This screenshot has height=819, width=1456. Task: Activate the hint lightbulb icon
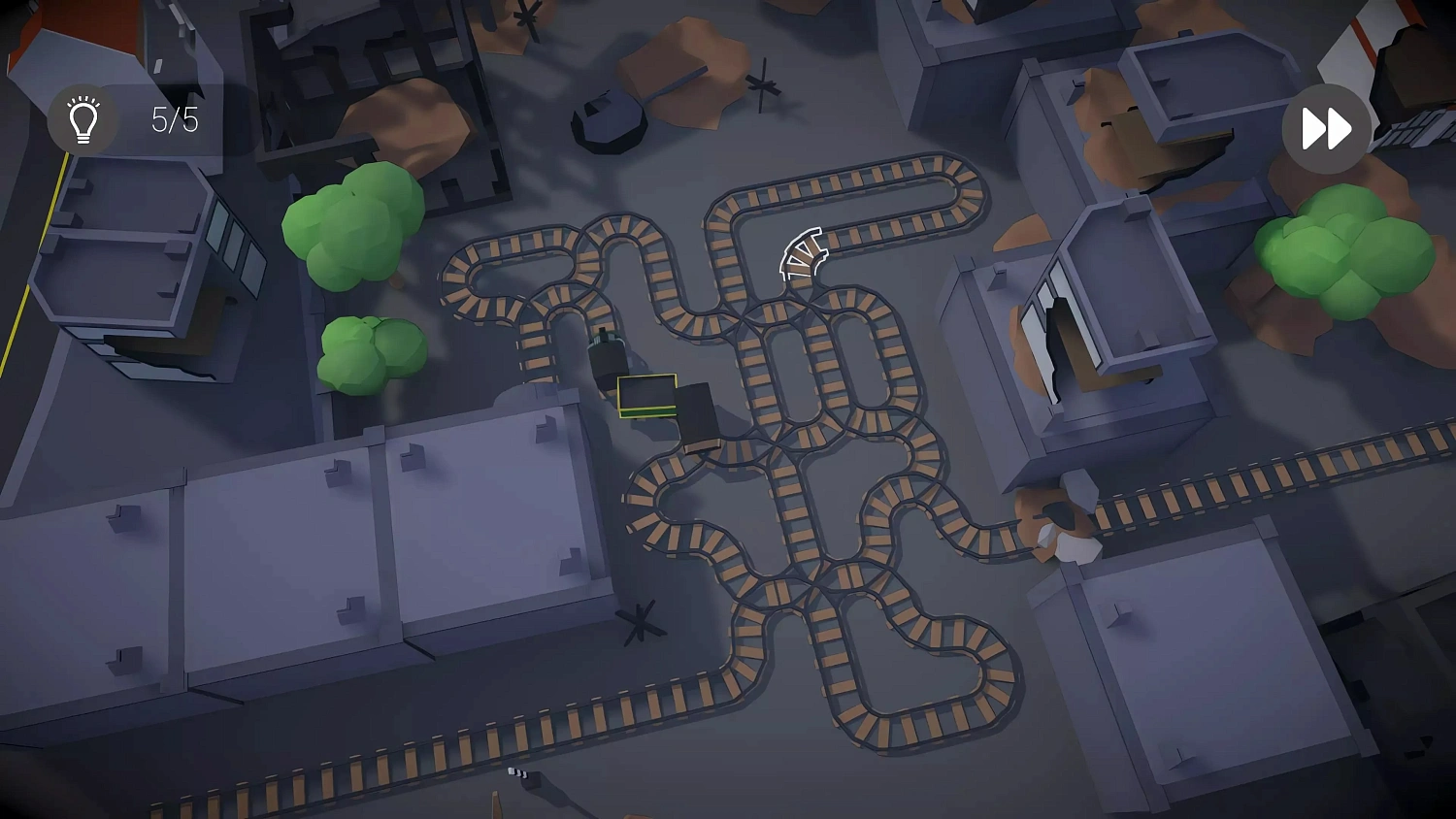[83, 119]
